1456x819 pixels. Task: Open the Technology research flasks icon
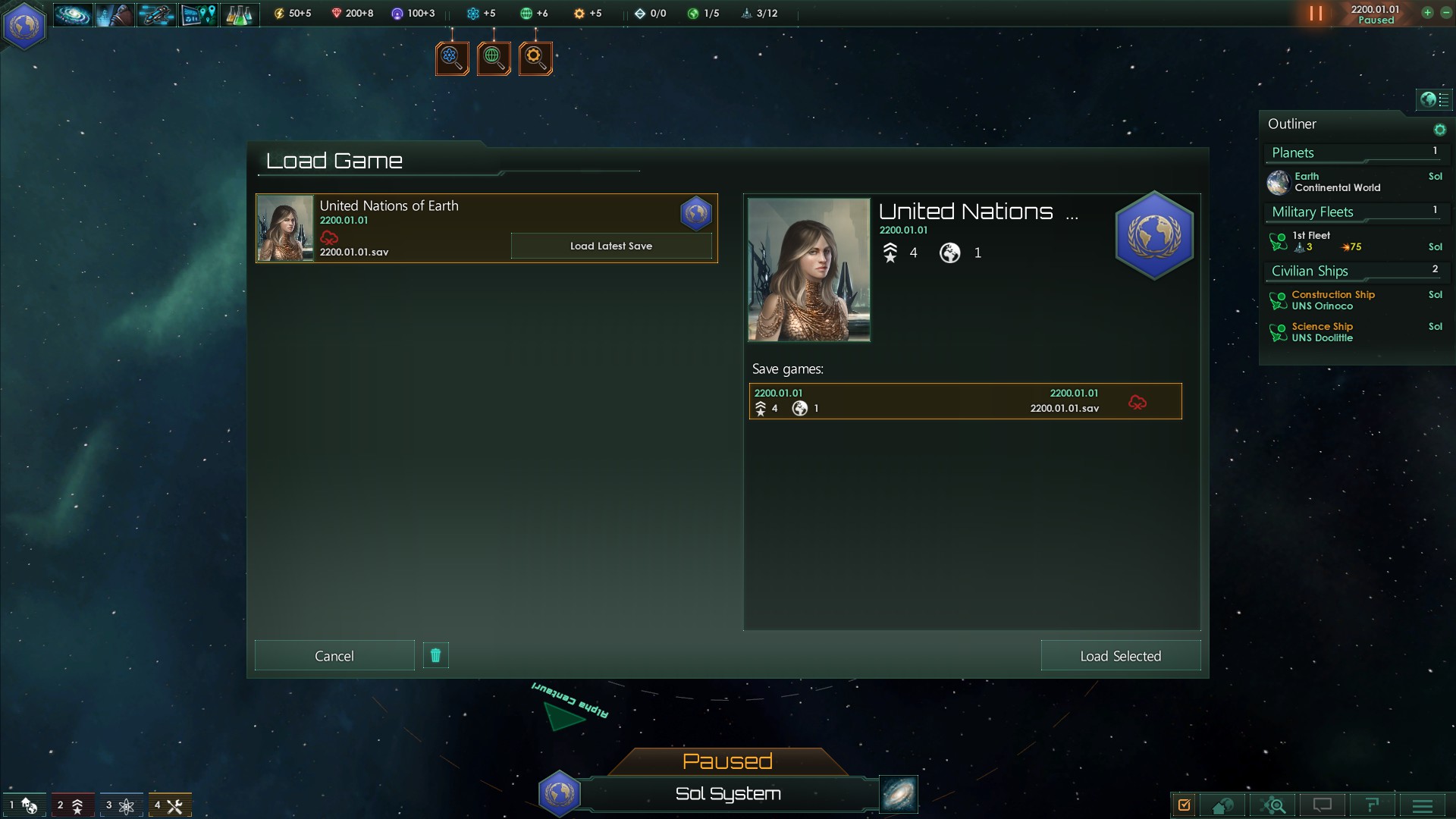[x=239, y=13]
